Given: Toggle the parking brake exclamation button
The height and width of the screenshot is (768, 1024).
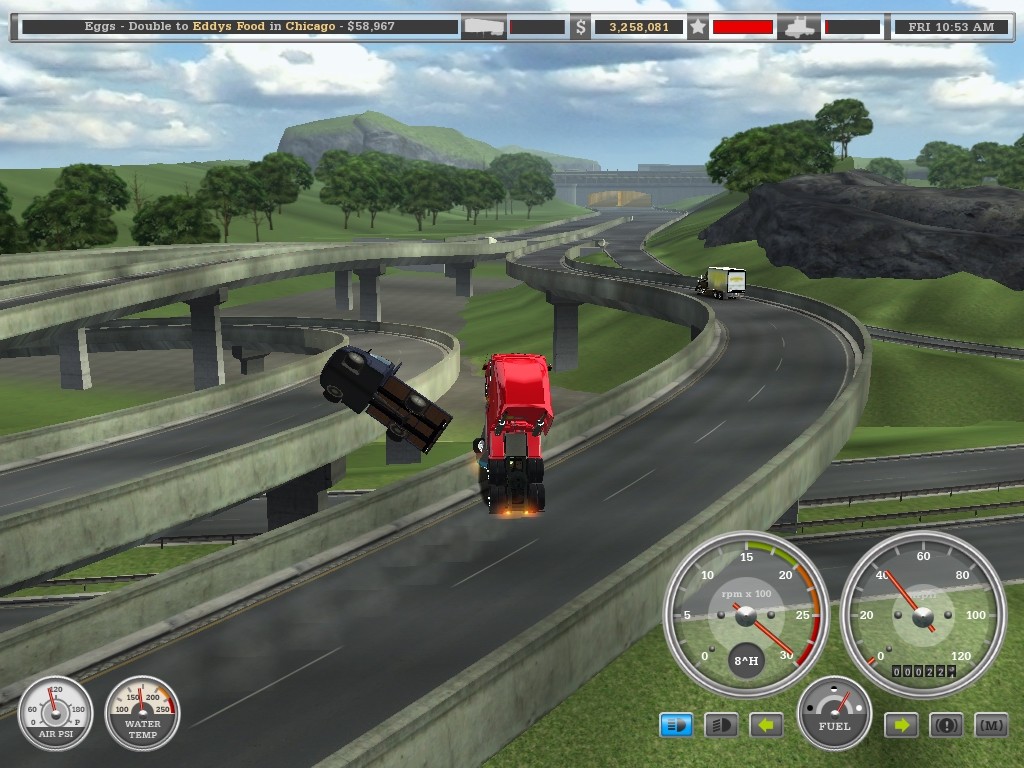Looking at the screenshot, I should pyautogui.click(x=946, y=725).
